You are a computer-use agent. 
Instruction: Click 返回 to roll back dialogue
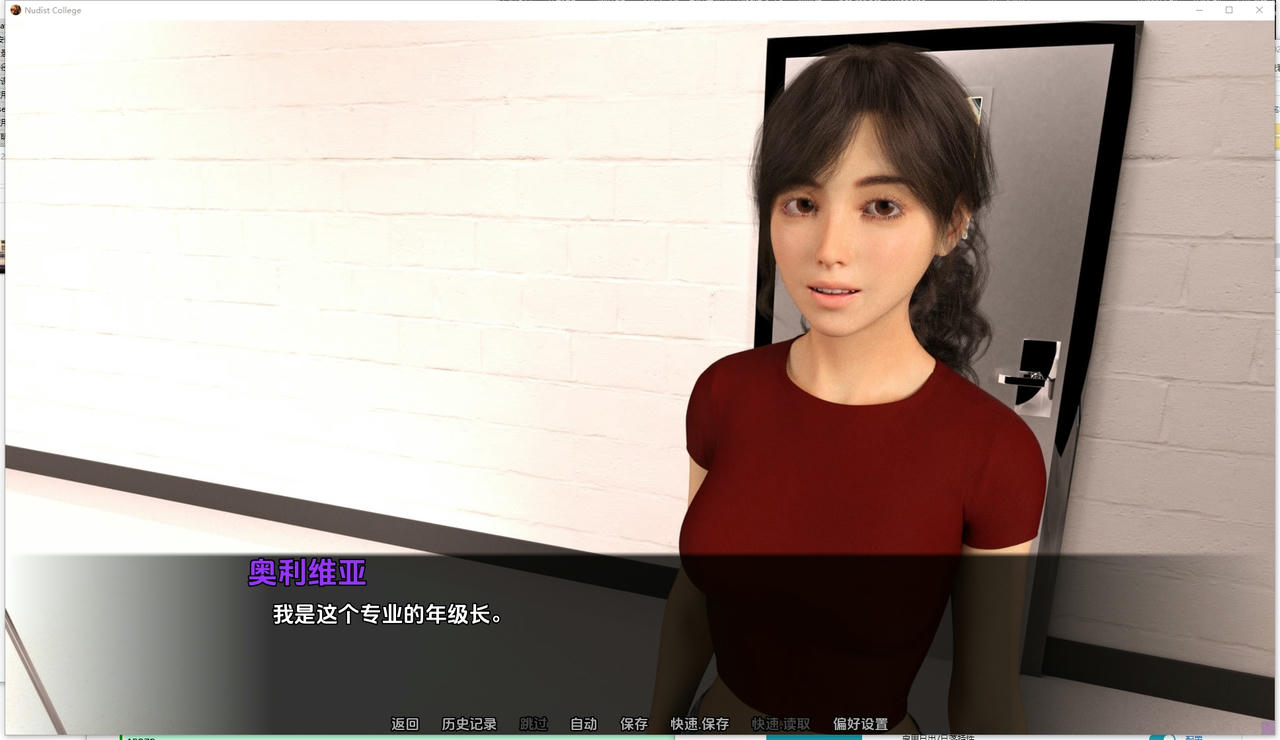click(x=404, y=723)
